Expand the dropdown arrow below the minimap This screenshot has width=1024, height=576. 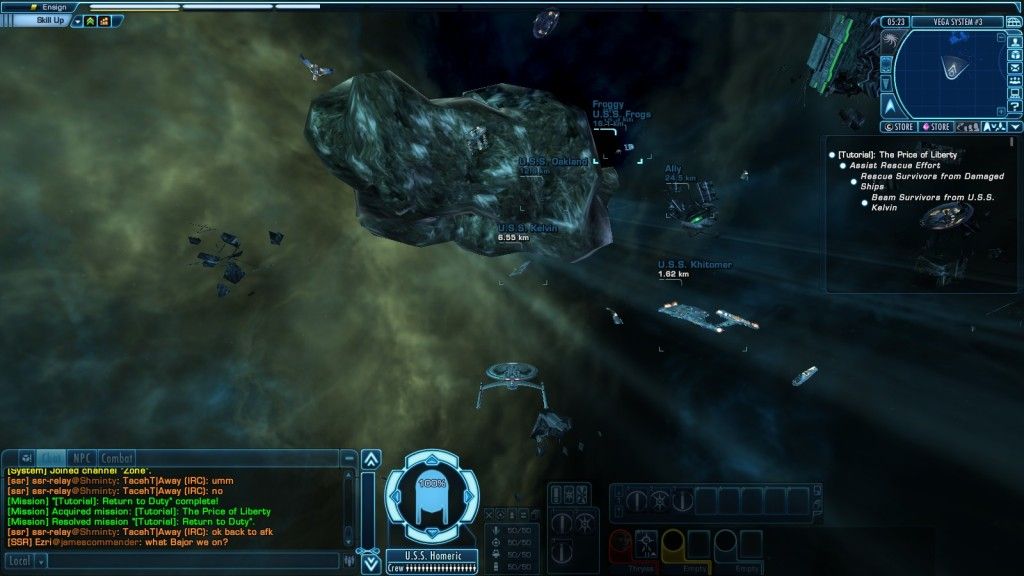pyautogui.click(x=1015, y=127)
